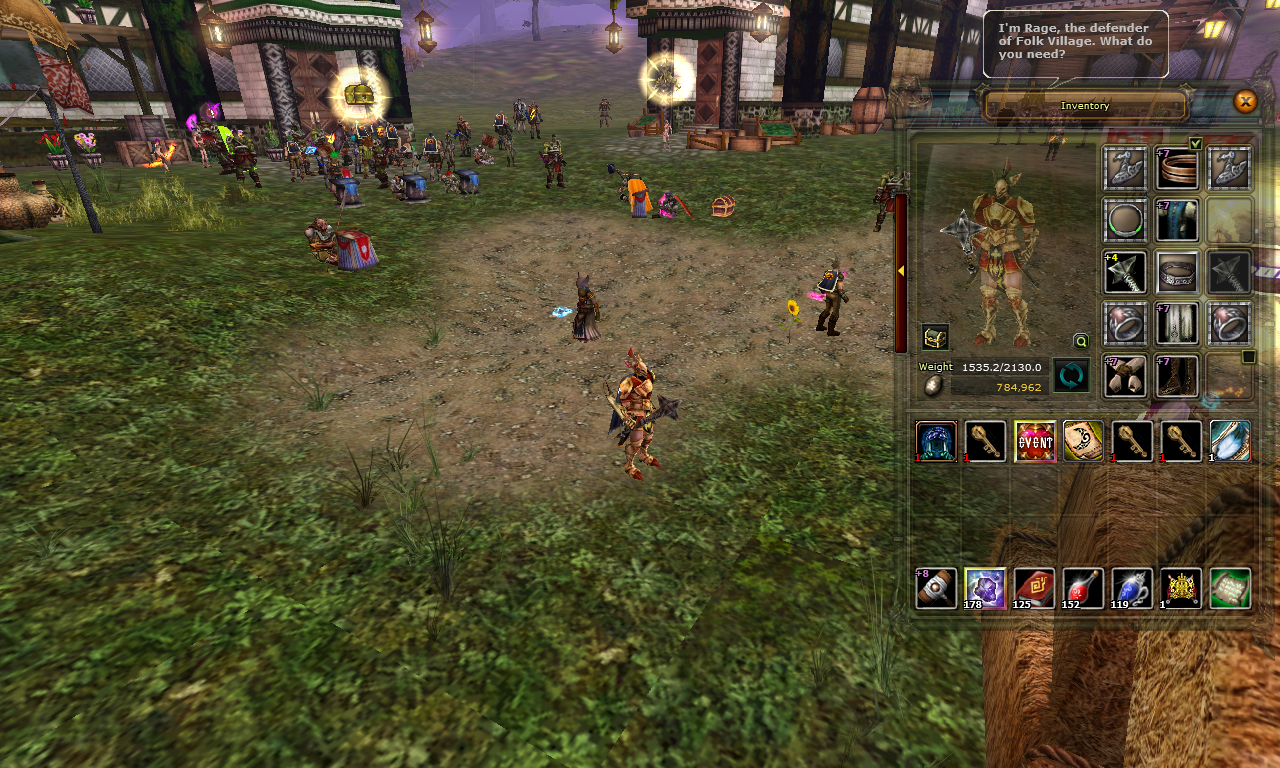Image resolution: width=1280 pixels, height=768 pixels.
Task: Select the blue helmet inventory item
Action: [x=937, y=441]
